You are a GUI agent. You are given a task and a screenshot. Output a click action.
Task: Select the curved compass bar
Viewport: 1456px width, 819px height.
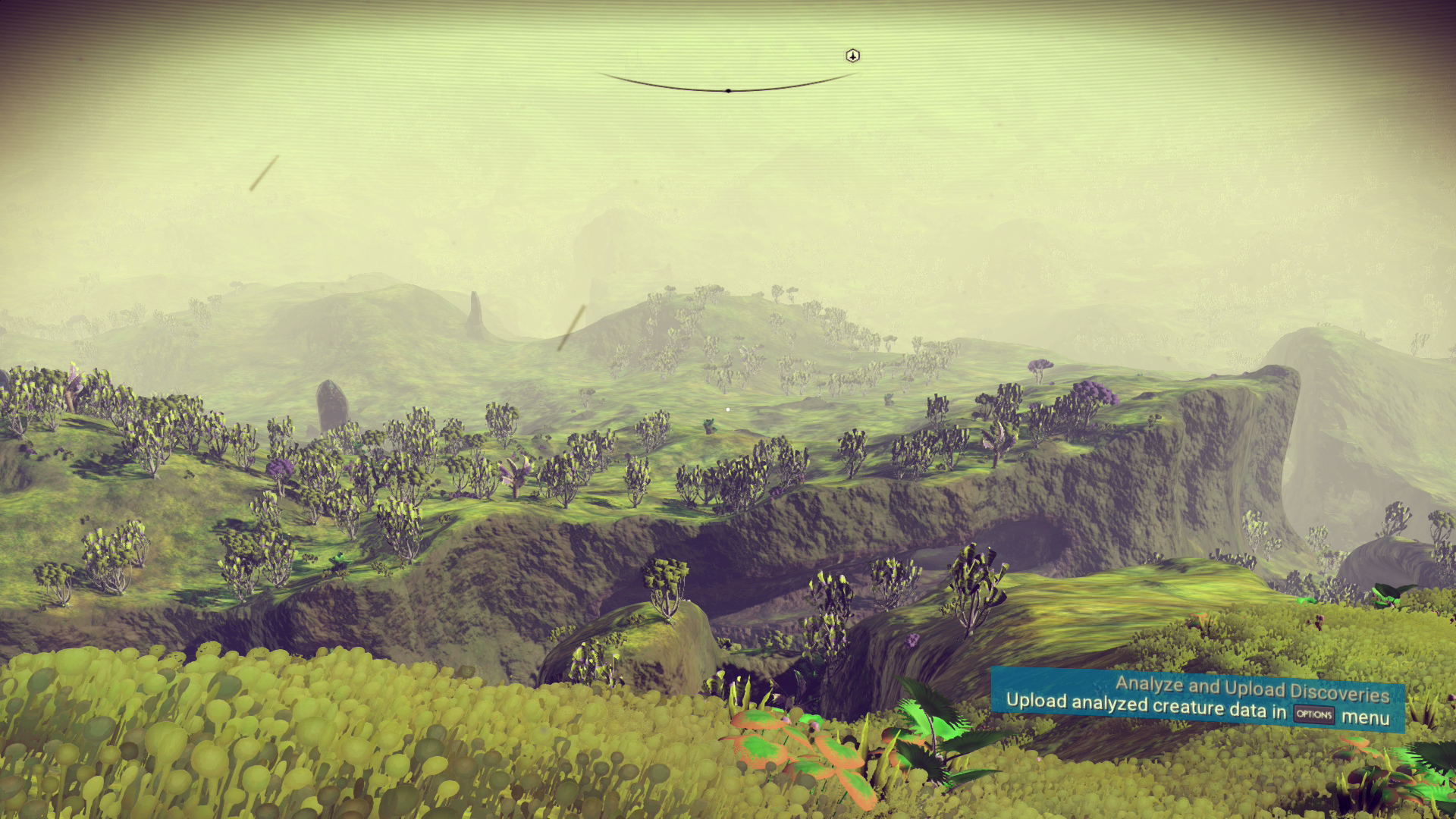tap(727, 88)
